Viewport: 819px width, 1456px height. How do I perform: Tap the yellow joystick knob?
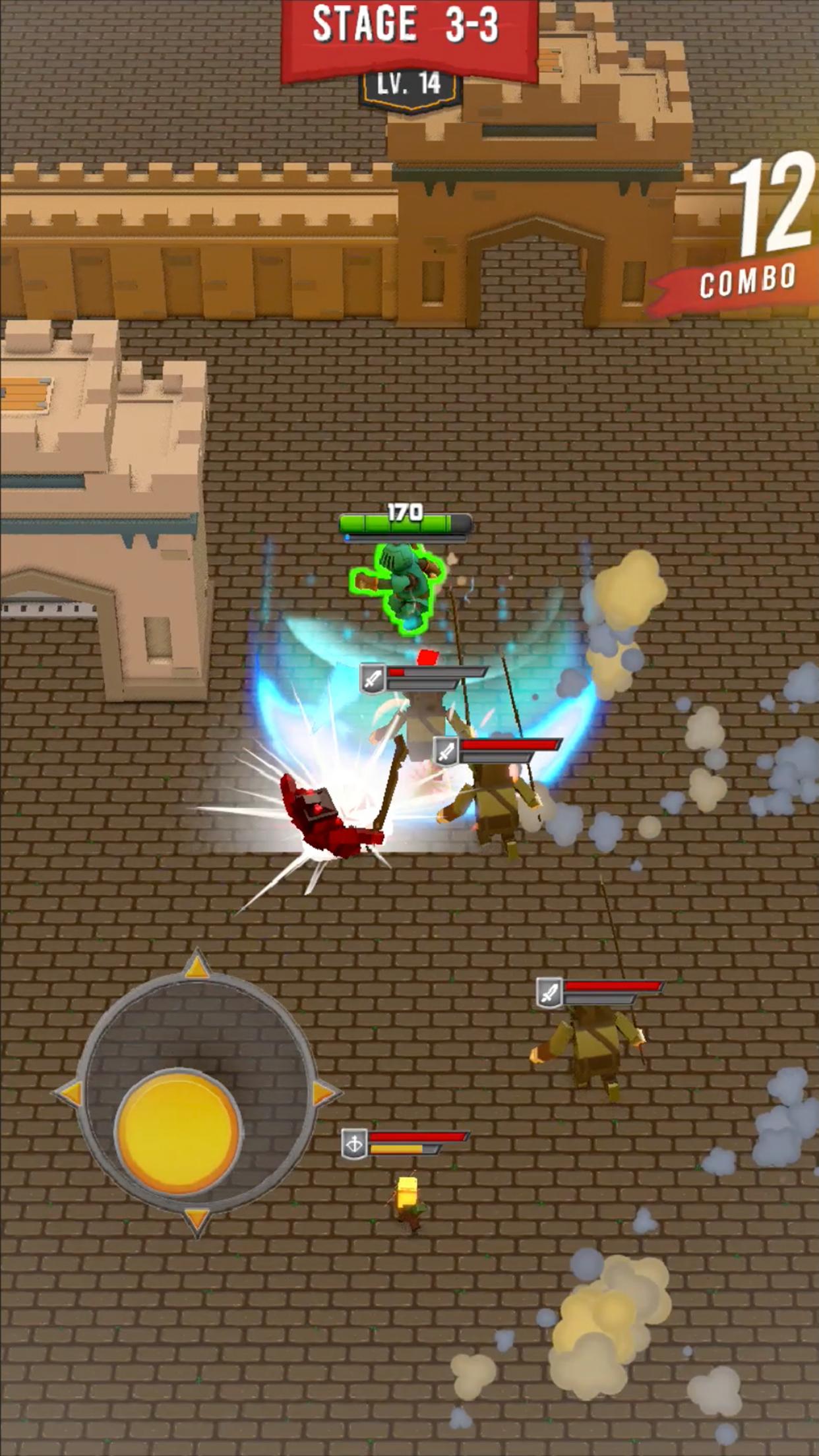point(177,1132)
